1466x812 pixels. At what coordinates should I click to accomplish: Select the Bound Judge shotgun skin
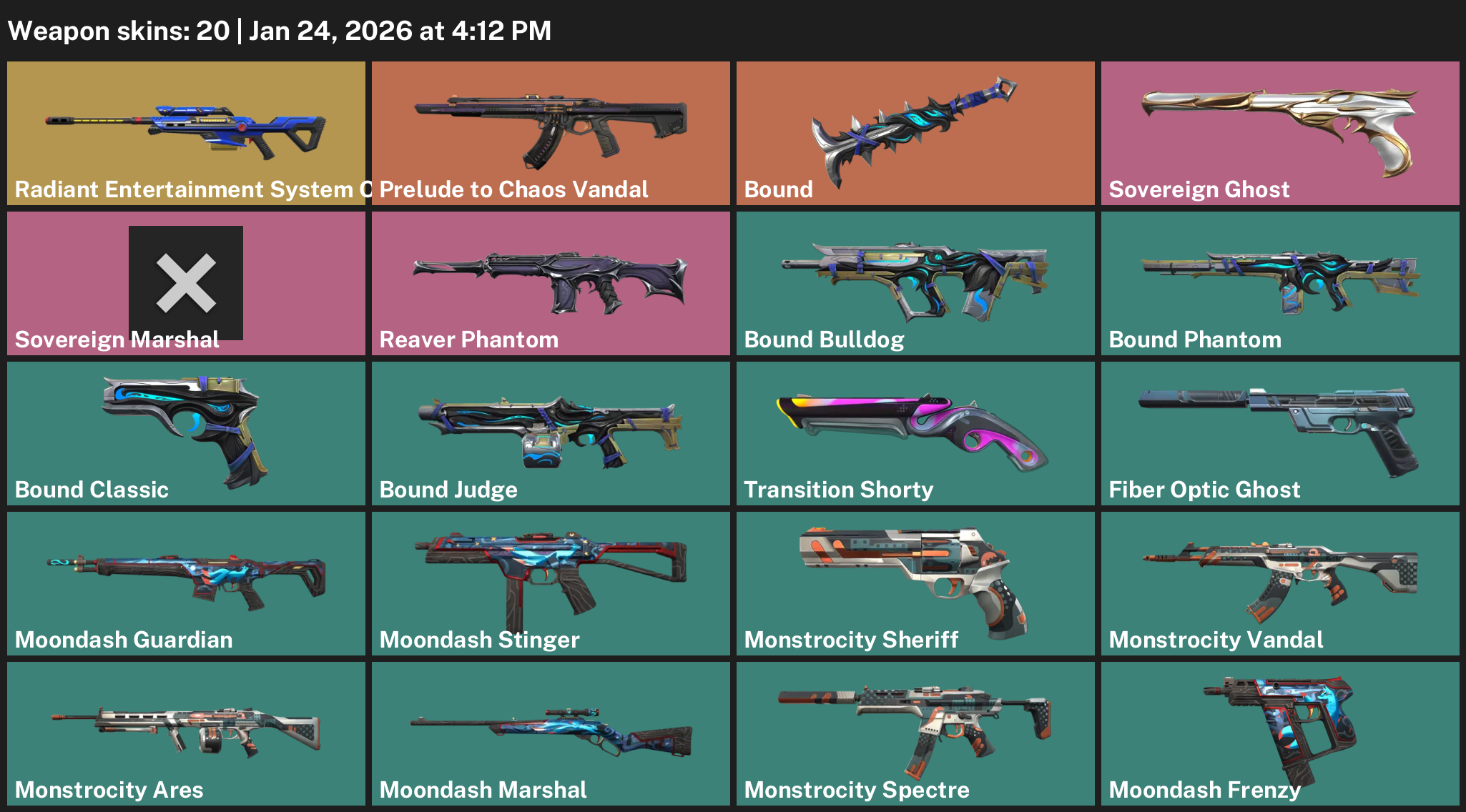click(551, 433)
